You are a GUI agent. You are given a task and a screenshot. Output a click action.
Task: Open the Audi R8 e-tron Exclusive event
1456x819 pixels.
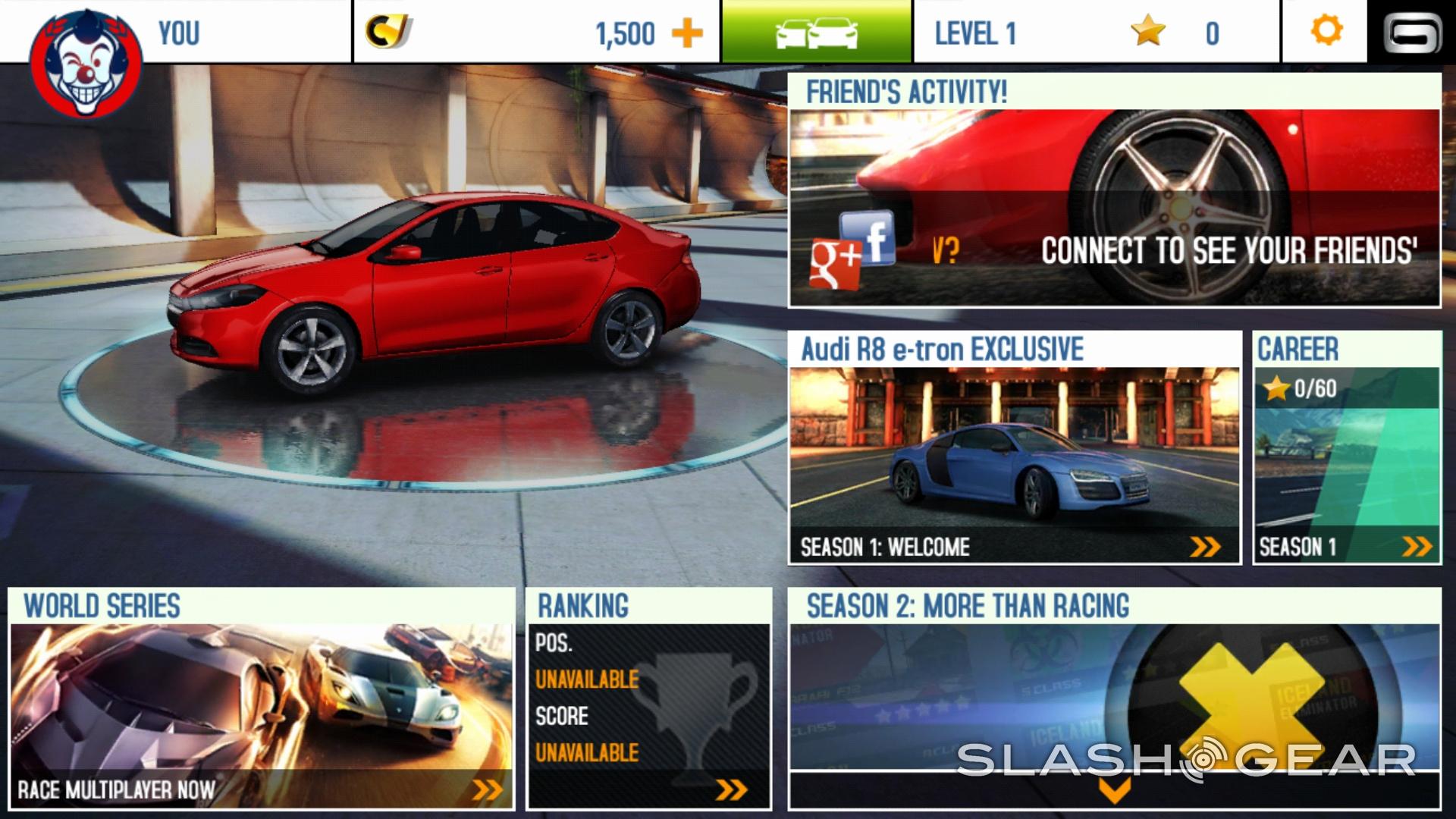point(1014,447)
